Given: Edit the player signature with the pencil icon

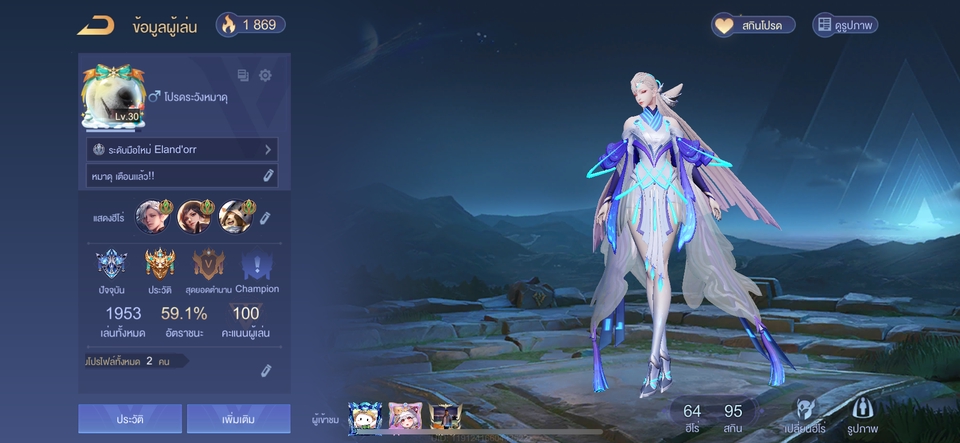Looking at the screenshot, I should [268, 176].
